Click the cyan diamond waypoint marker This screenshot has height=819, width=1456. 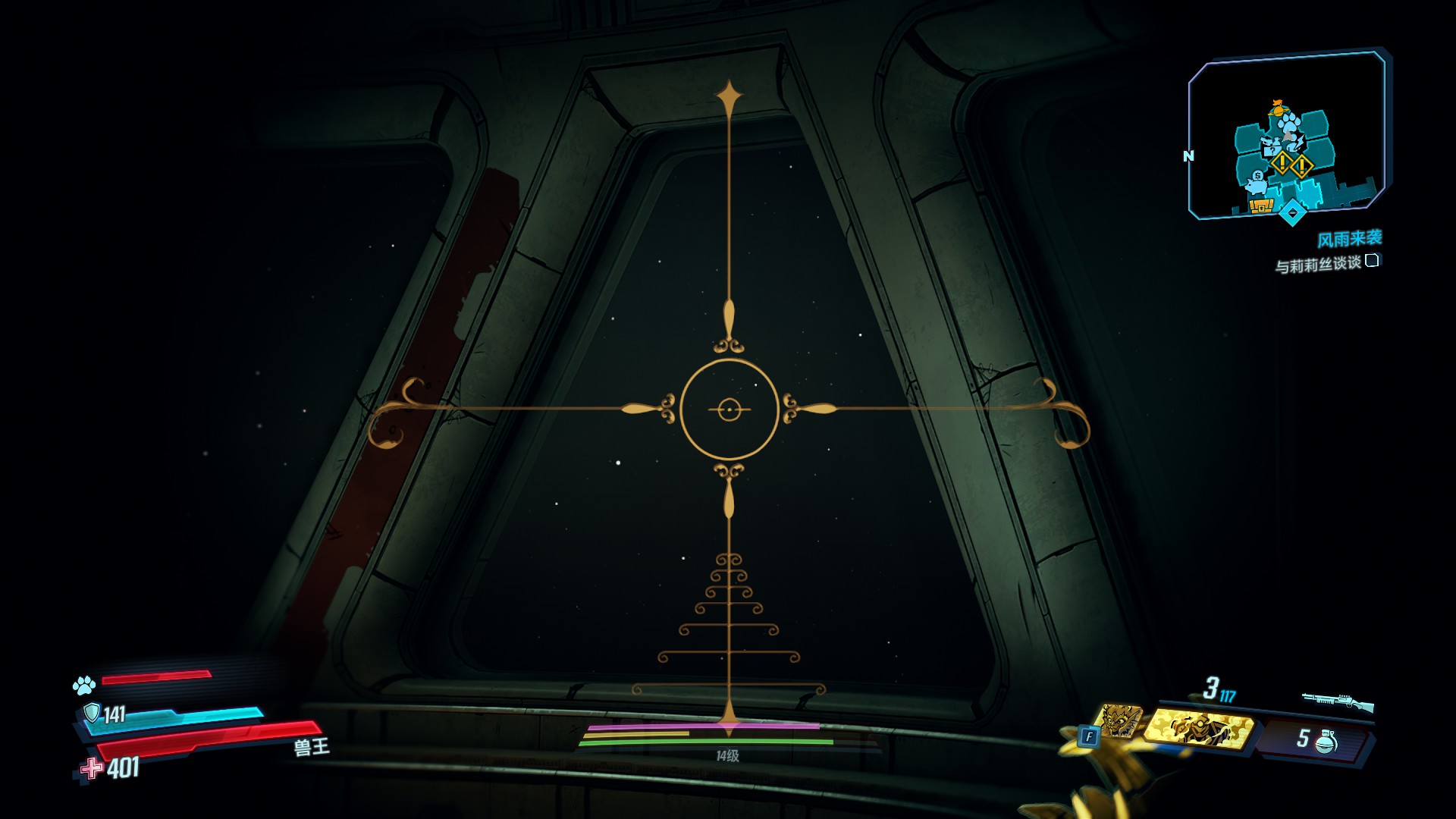pyautogui.click(x=1291, y=213)
